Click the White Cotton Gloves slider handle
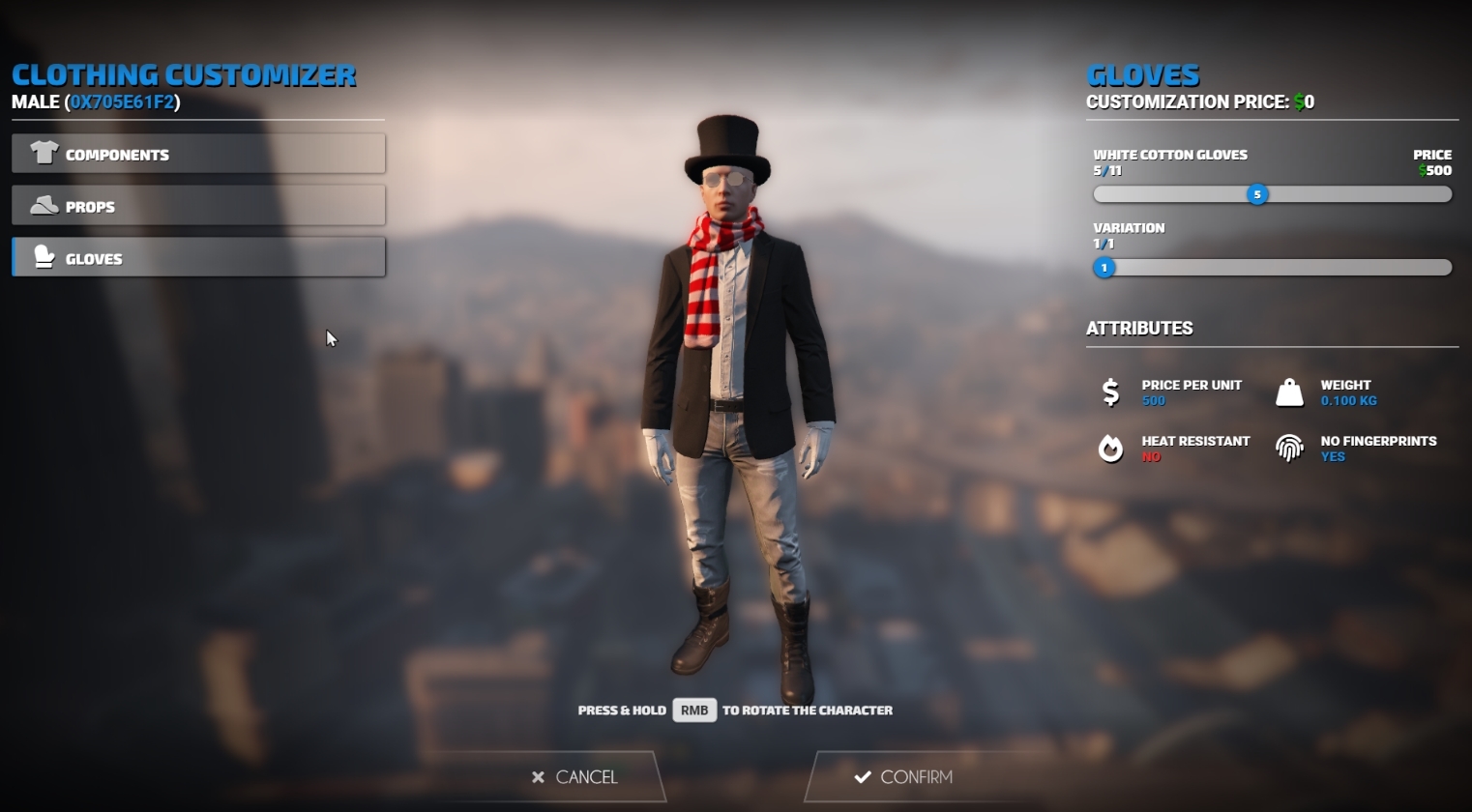1472x812 pixels. click(x=1257, y=193)
